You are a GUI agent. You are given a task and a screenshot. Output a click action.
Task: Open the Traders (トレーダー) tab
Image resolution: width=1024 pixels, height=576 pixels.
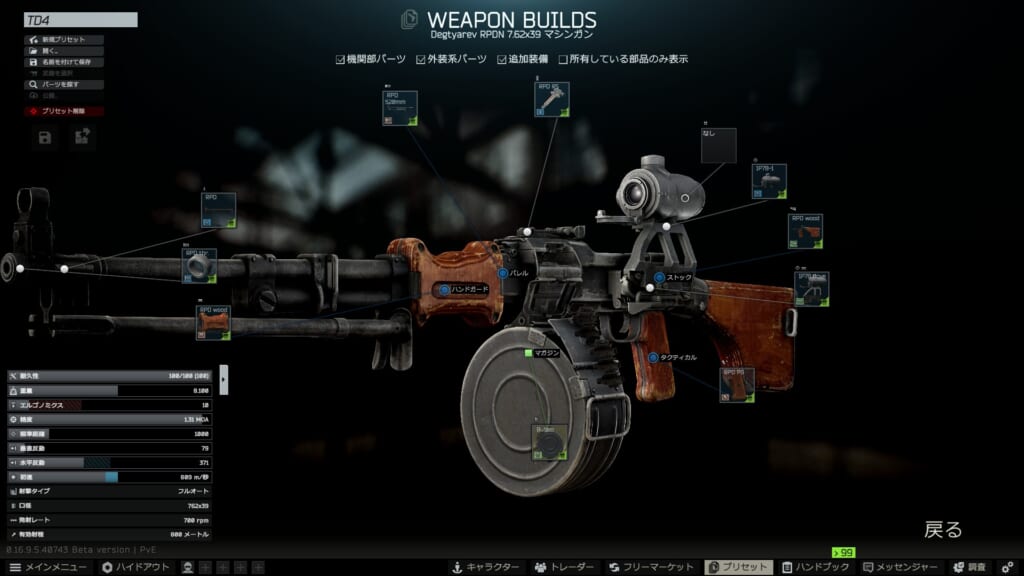coord(565,567)
